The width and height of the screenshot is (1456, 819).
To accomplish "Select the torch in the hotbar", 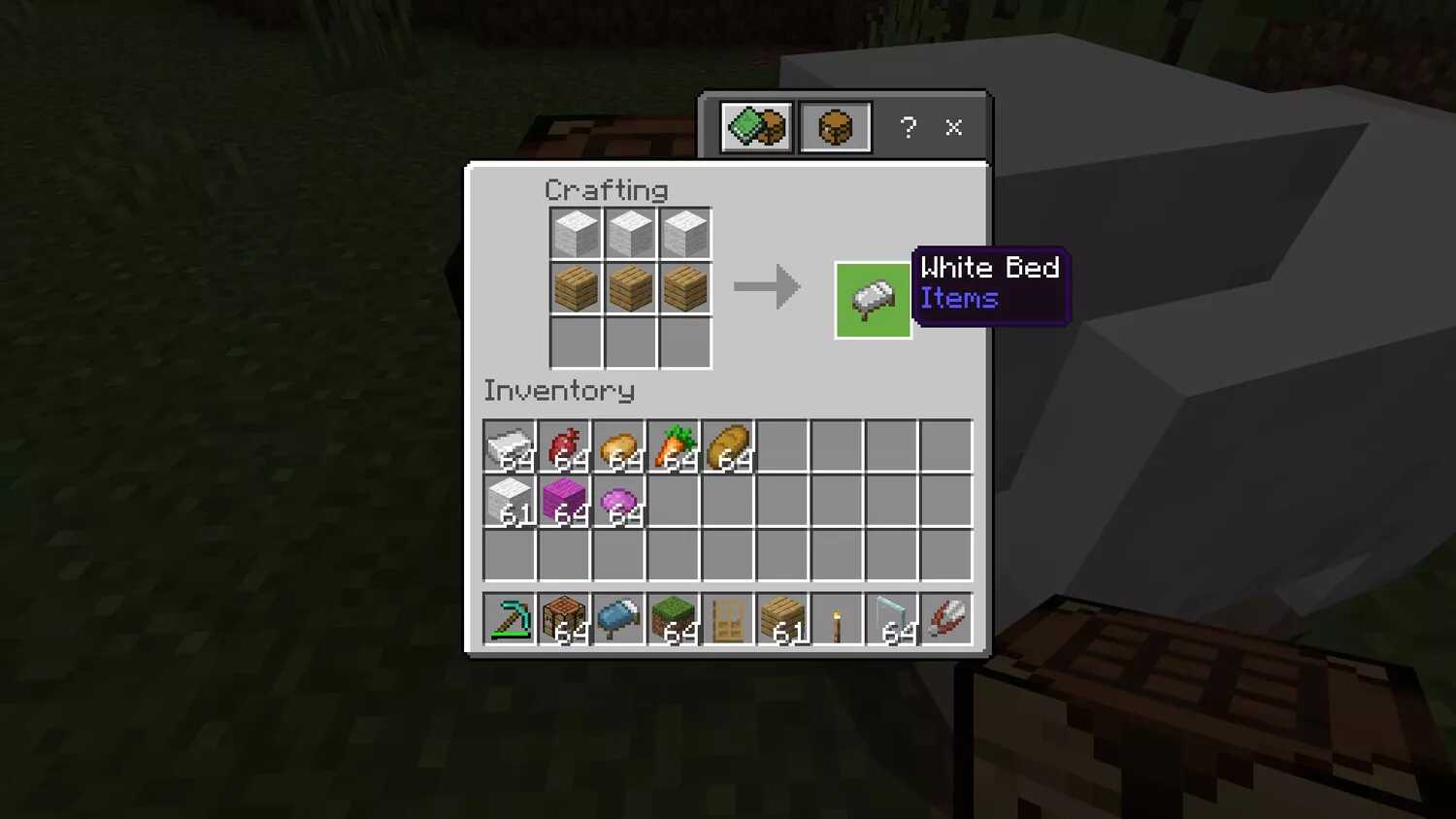I will (x=837, y=619).
